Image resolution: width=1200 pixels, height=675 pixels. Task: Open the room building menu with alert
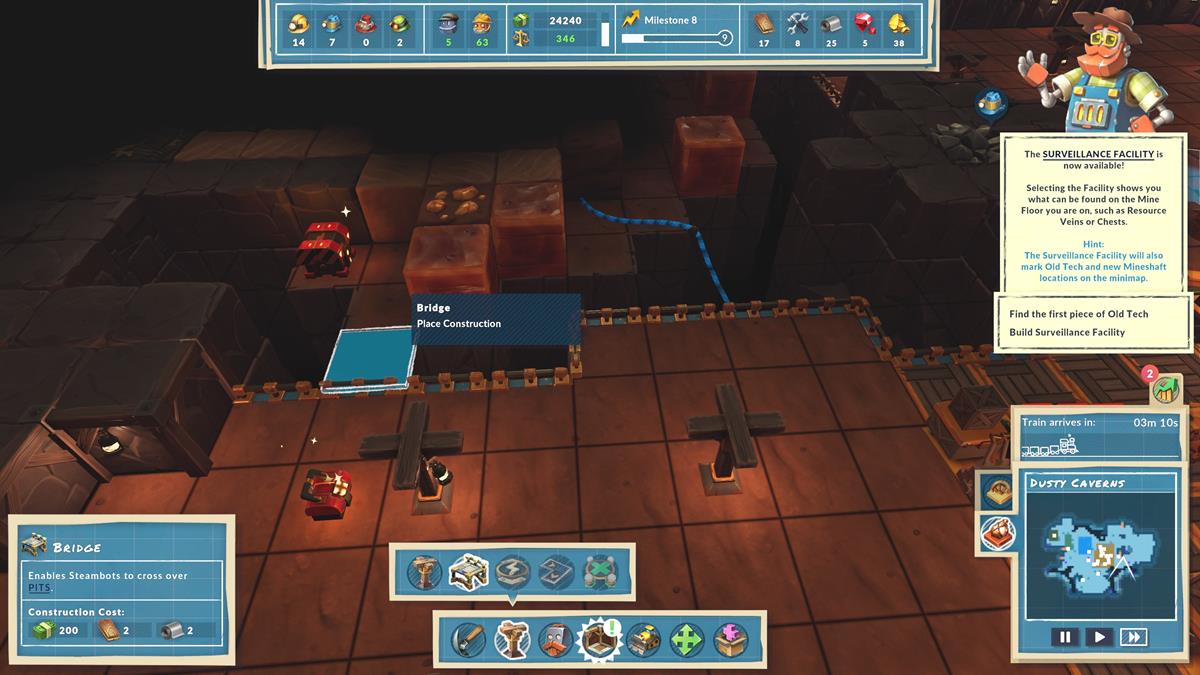[599, 639]
